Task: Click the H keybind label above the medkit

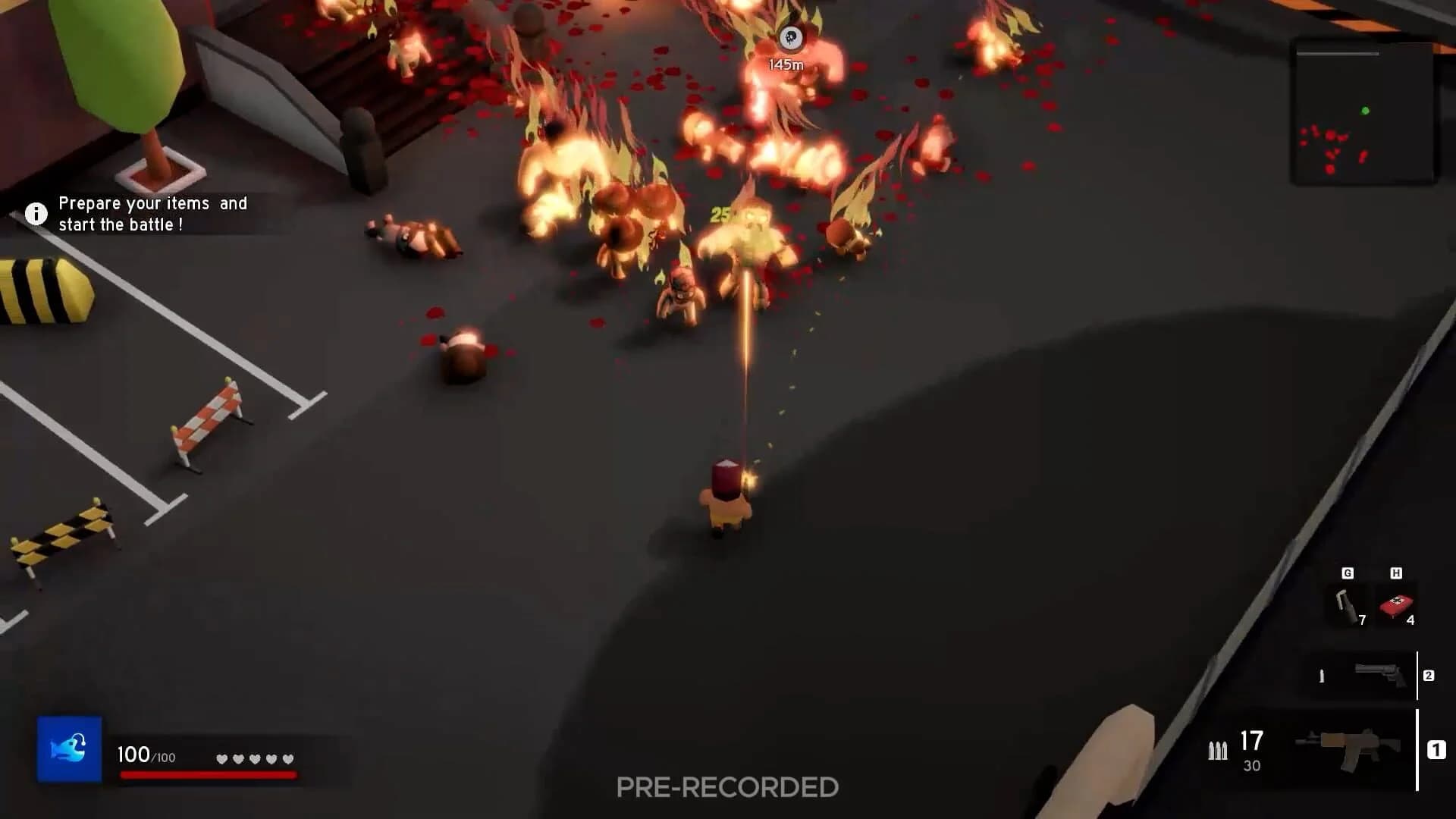Action: pyautogui.click(x=1397, y=574)
